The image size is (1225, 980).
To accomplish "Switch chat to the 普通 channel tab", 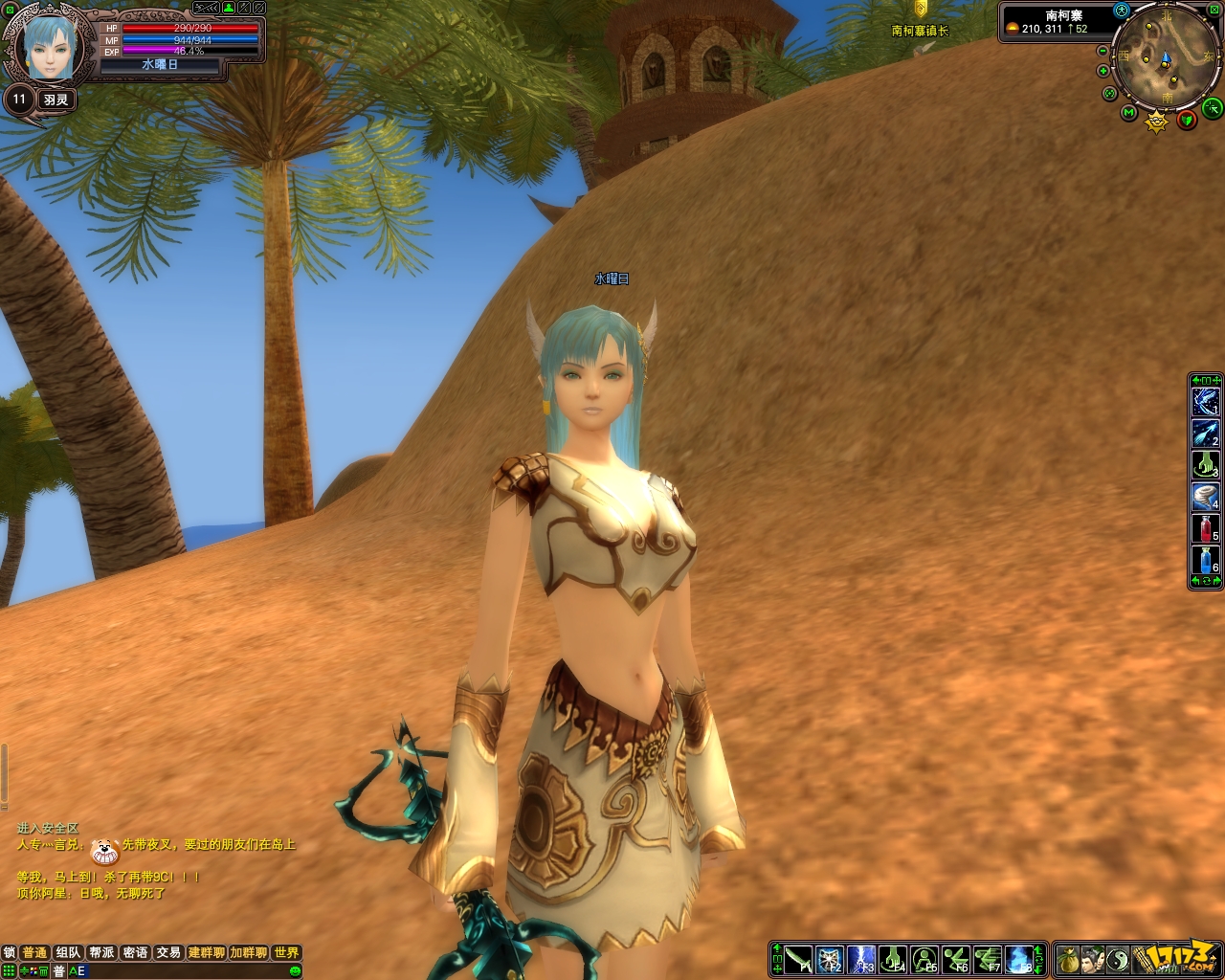I will [x=34, y=952].
